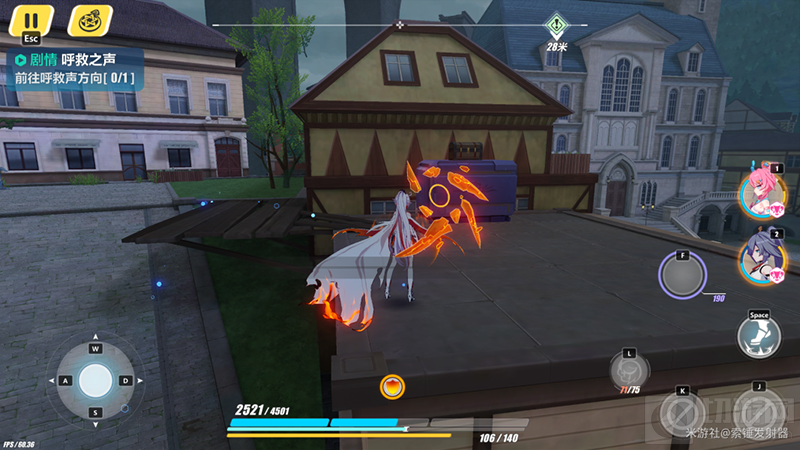Viewport: 800px width, 450px height.
Task: Activate the ultimate skill button showing 190
Action: click(682, 275)
